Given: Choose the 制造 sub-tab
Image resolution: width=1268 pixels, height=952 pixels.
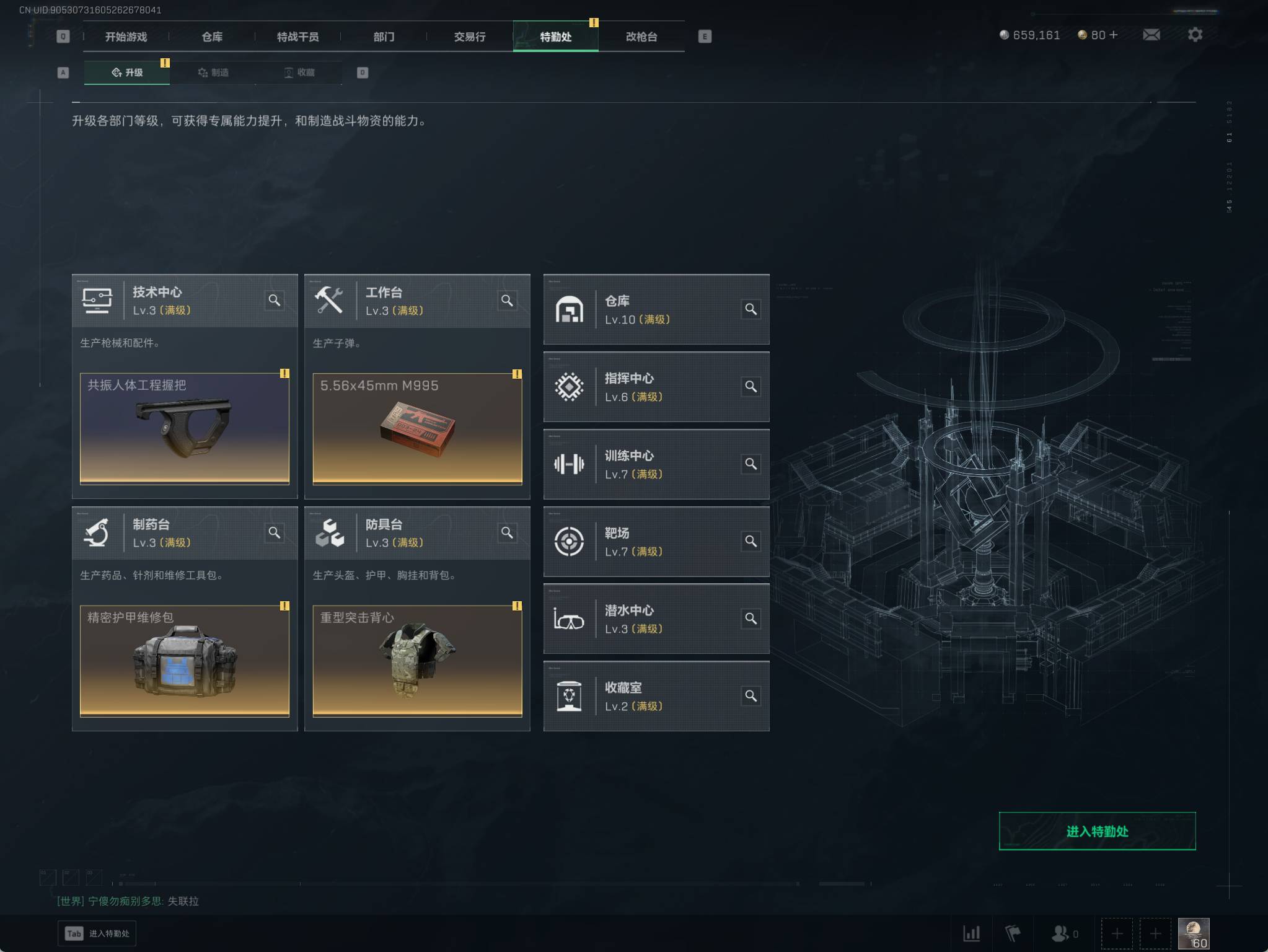Looking at the screenshot, I should (x=213, y=73).
